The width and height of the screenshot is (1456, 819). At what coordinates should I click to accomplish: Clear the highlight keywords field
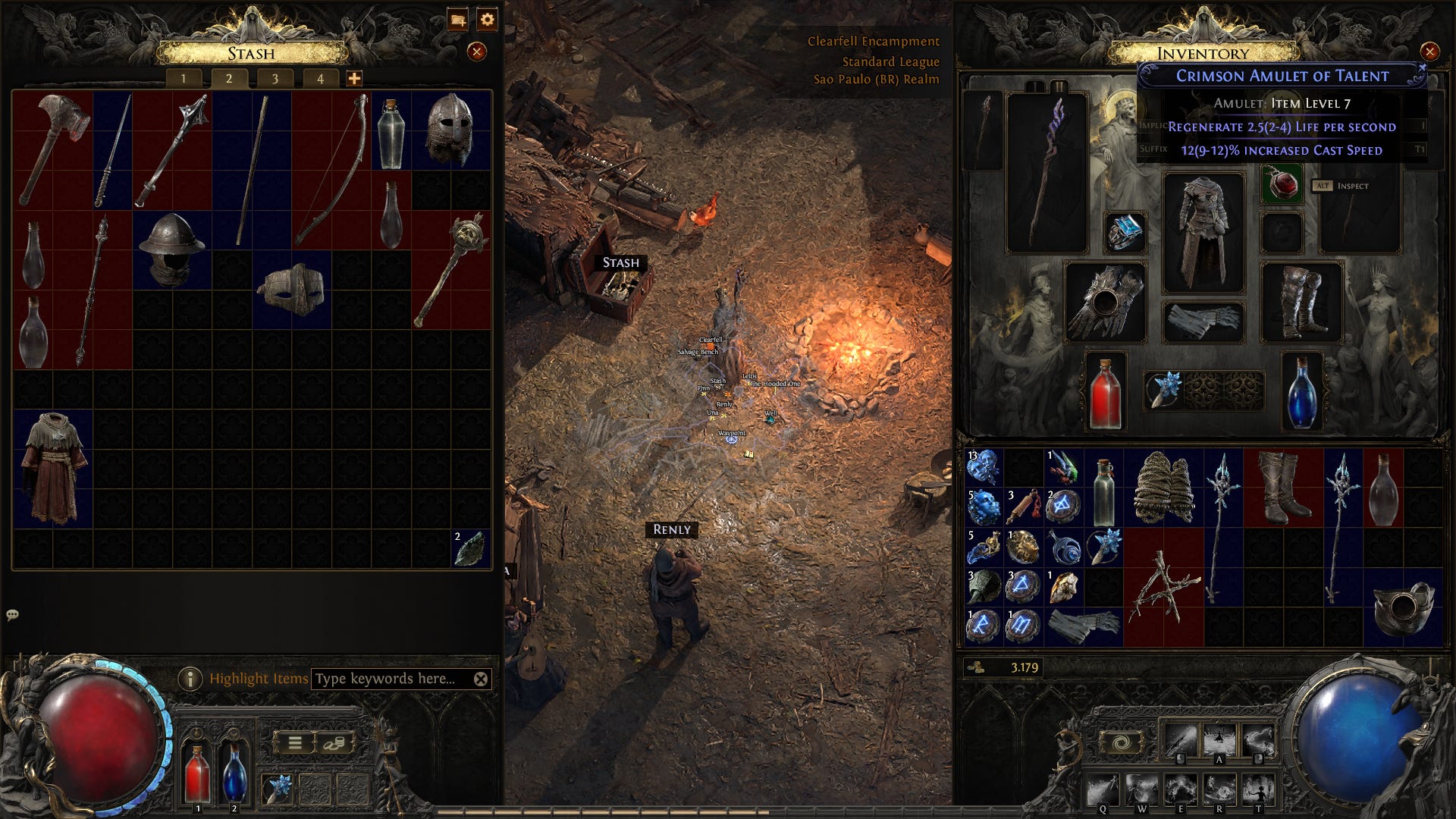click(481, 679)
